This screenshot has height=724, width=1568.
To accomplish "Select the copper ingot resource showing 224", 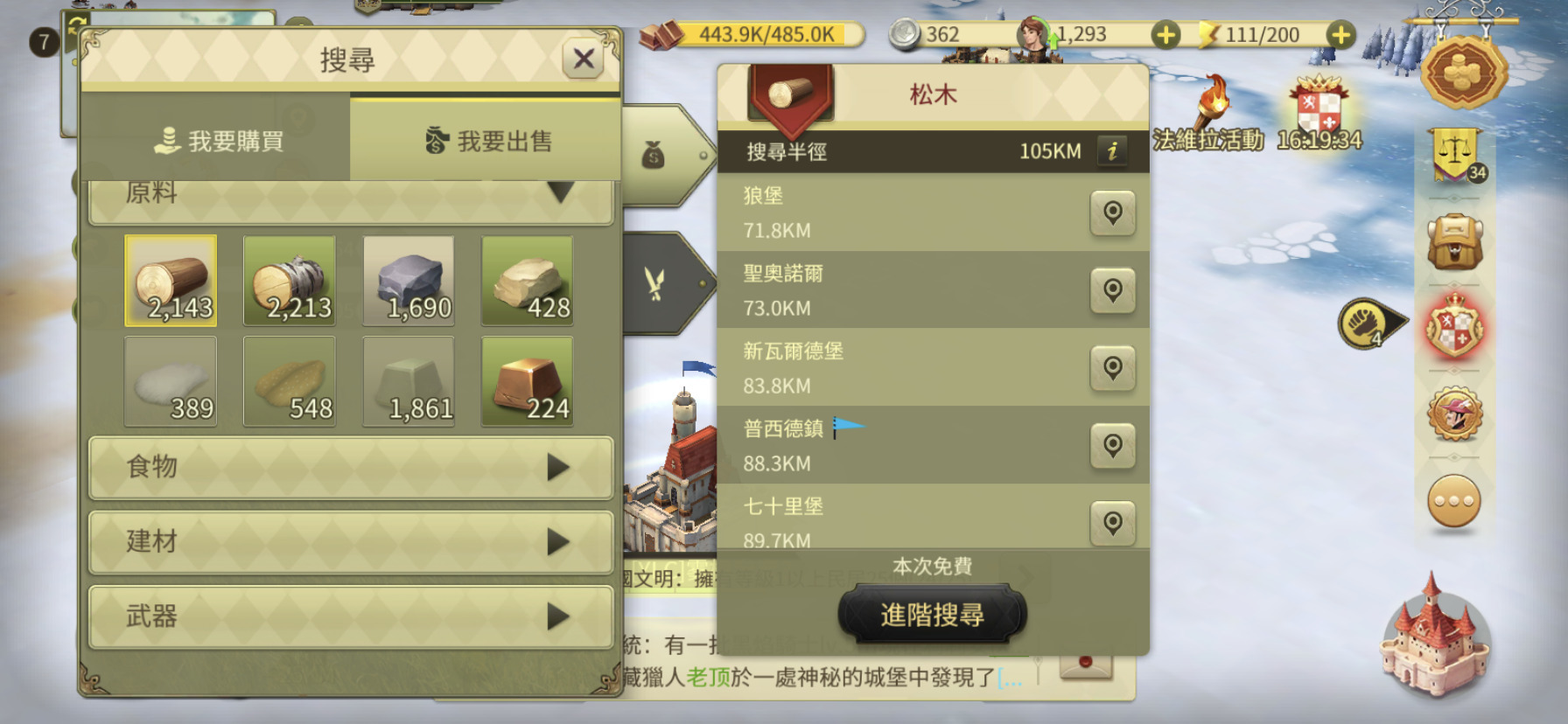I will pyautogui.click(x=527, y=382).
